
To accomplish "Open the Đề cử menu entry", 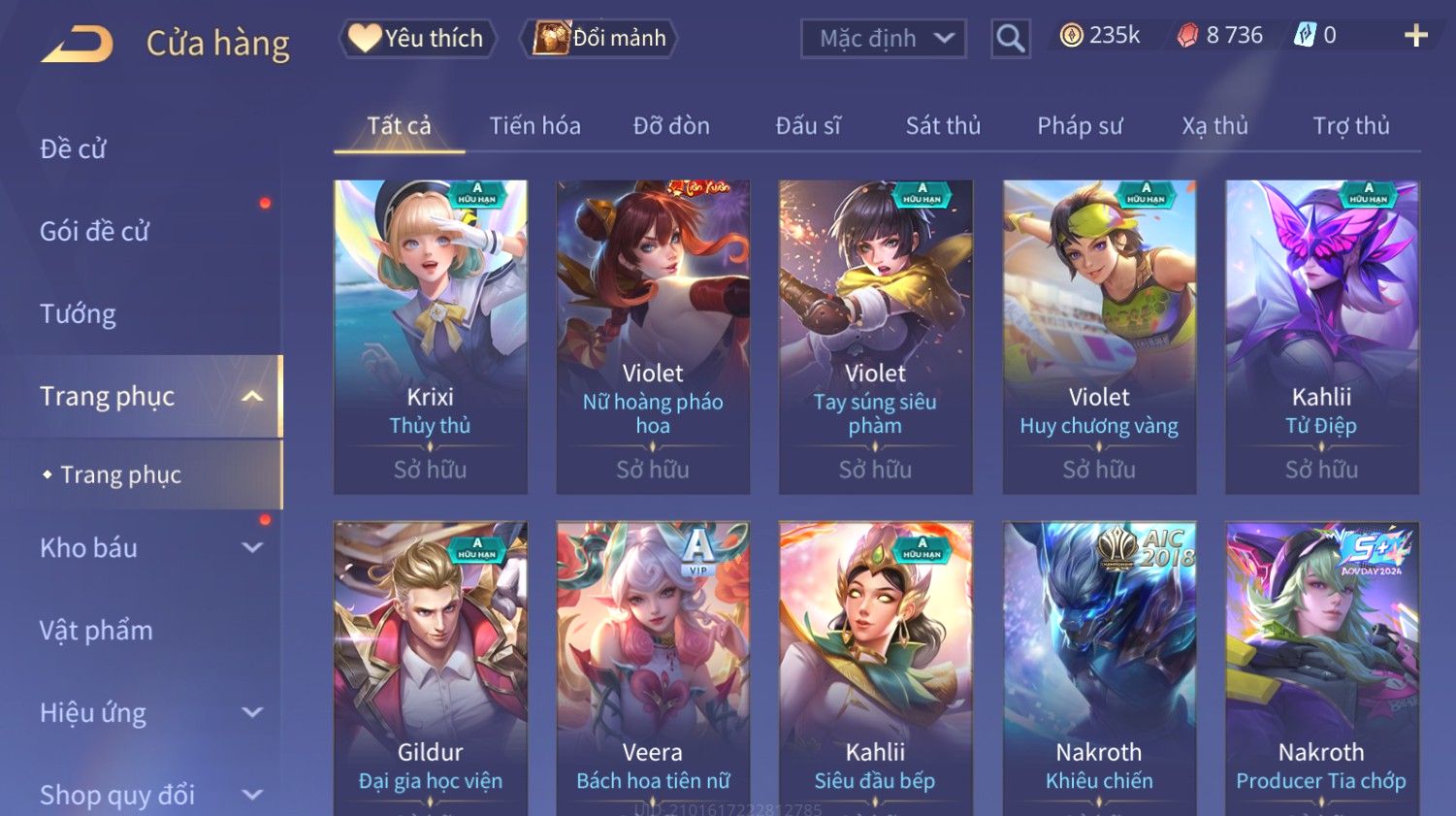I will tap(74, 149).
